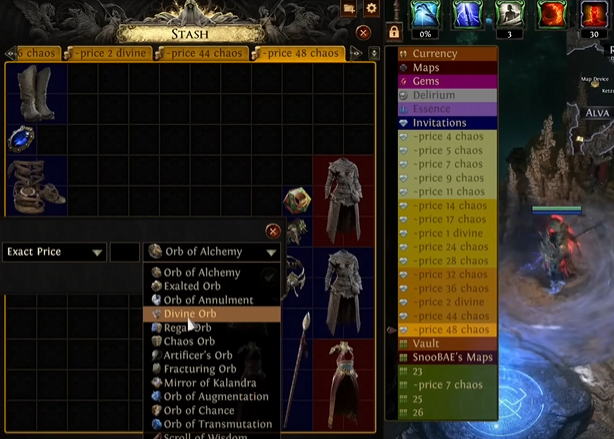Open the Essence stash tab entry

[440, 109]
